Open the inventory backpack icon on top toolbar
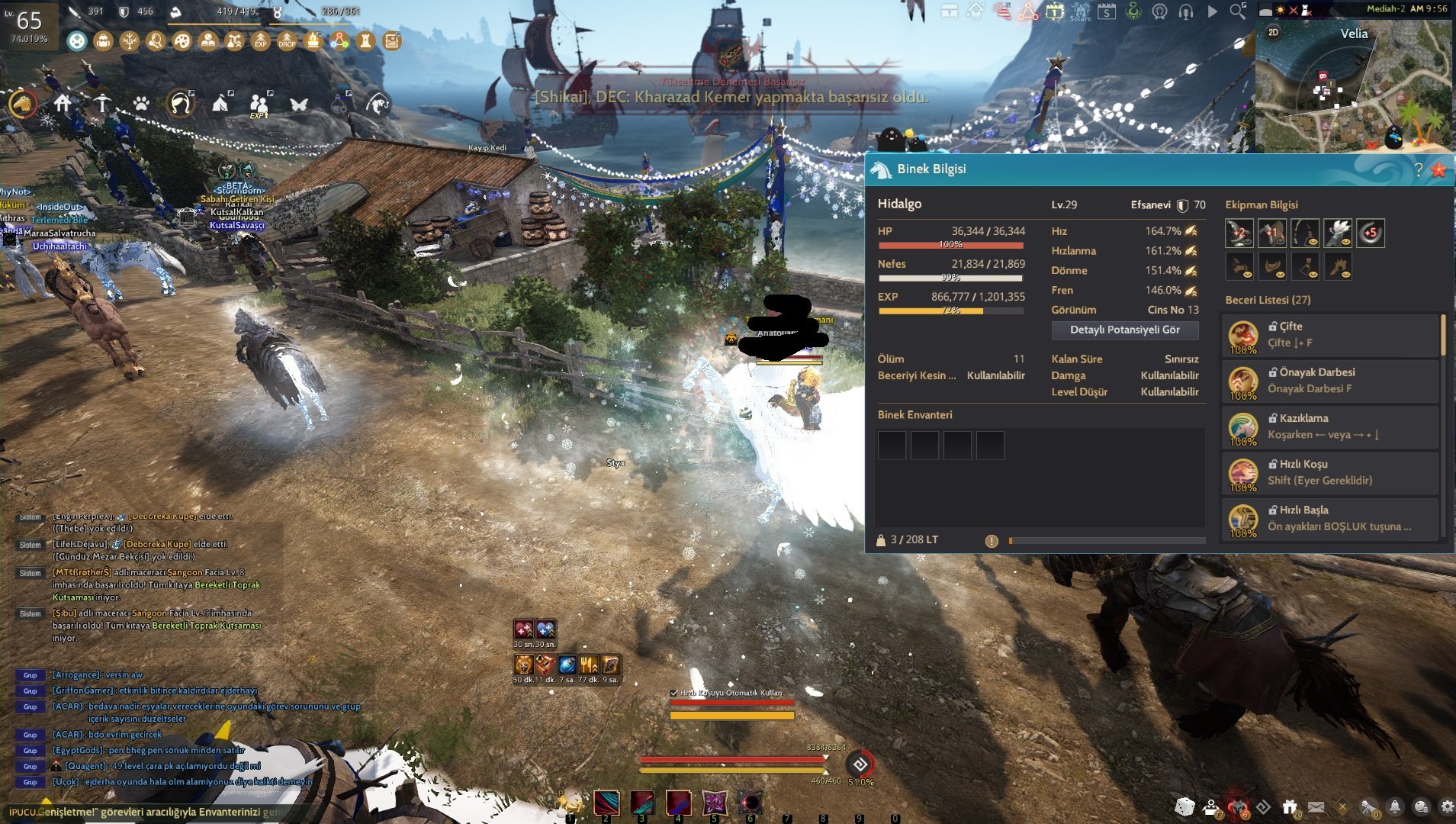Image resolution: width=1456 pixels, height=824 pixels. pyautogui.click(x=103, y=41)
